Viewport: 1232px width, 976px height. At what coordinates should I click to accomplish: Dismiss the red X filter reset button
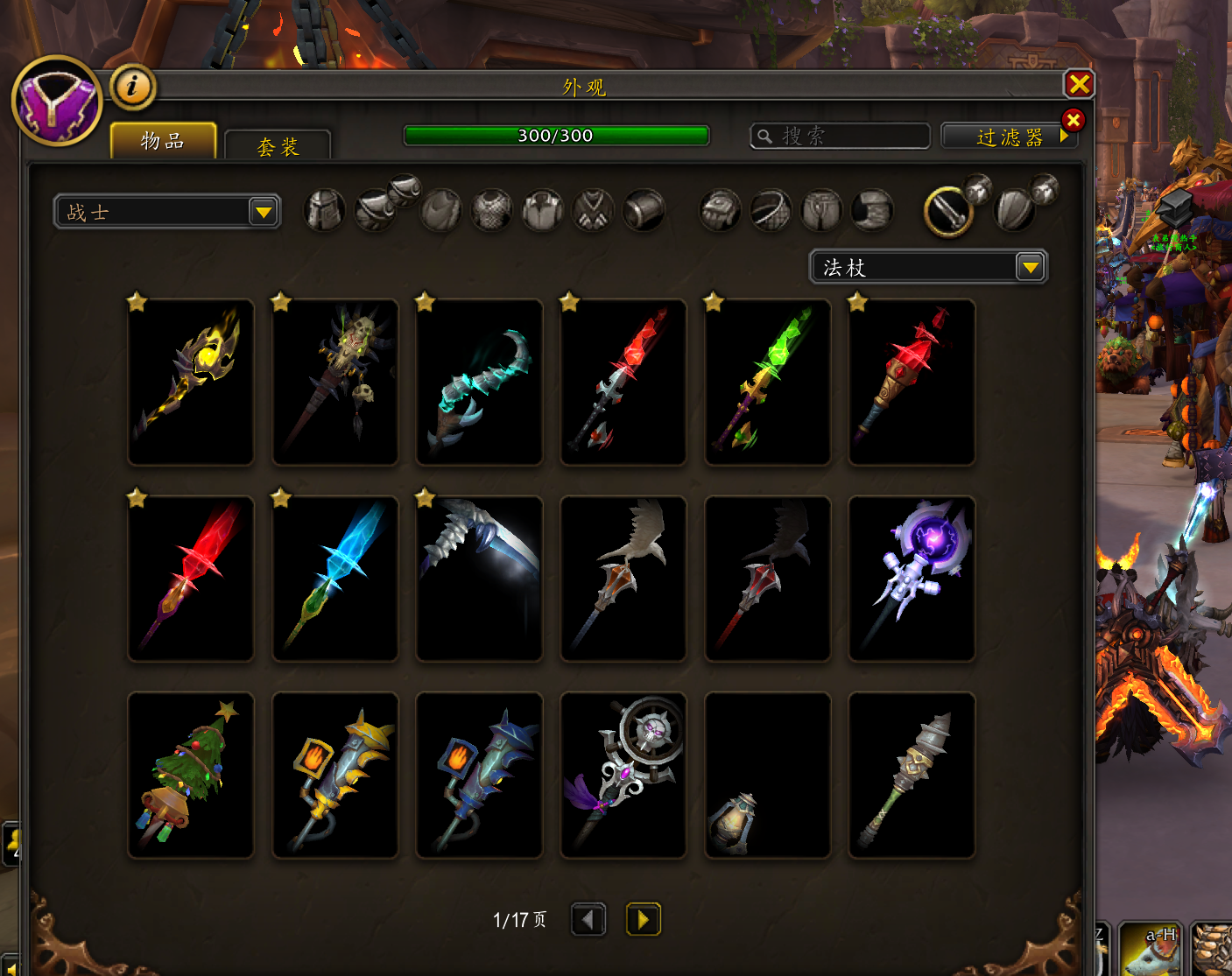coord(1073,120)
